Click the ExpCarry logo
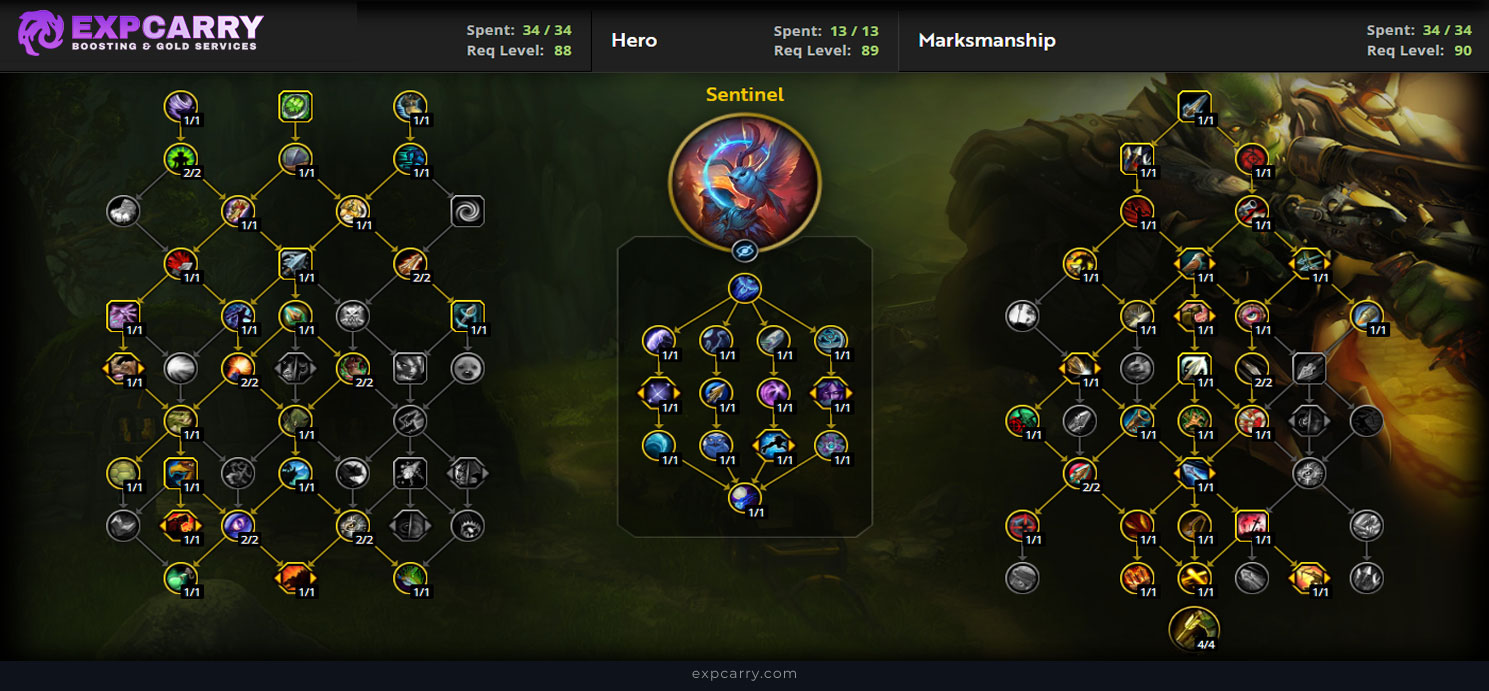Image resolution: width=1489 pixels, height=691 pixels. 140,33
